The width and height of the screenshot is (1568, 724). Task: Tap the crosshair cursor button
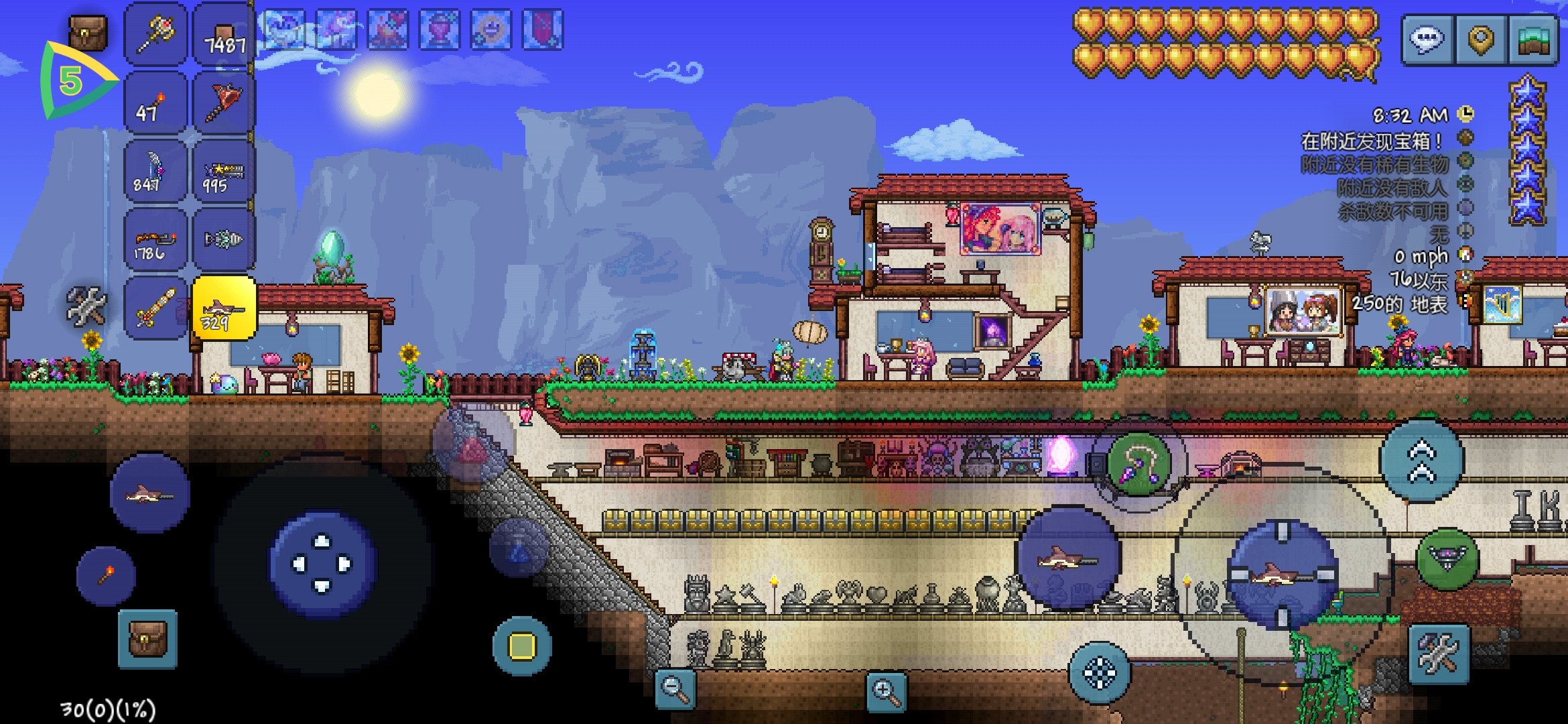pos(1099,673)
